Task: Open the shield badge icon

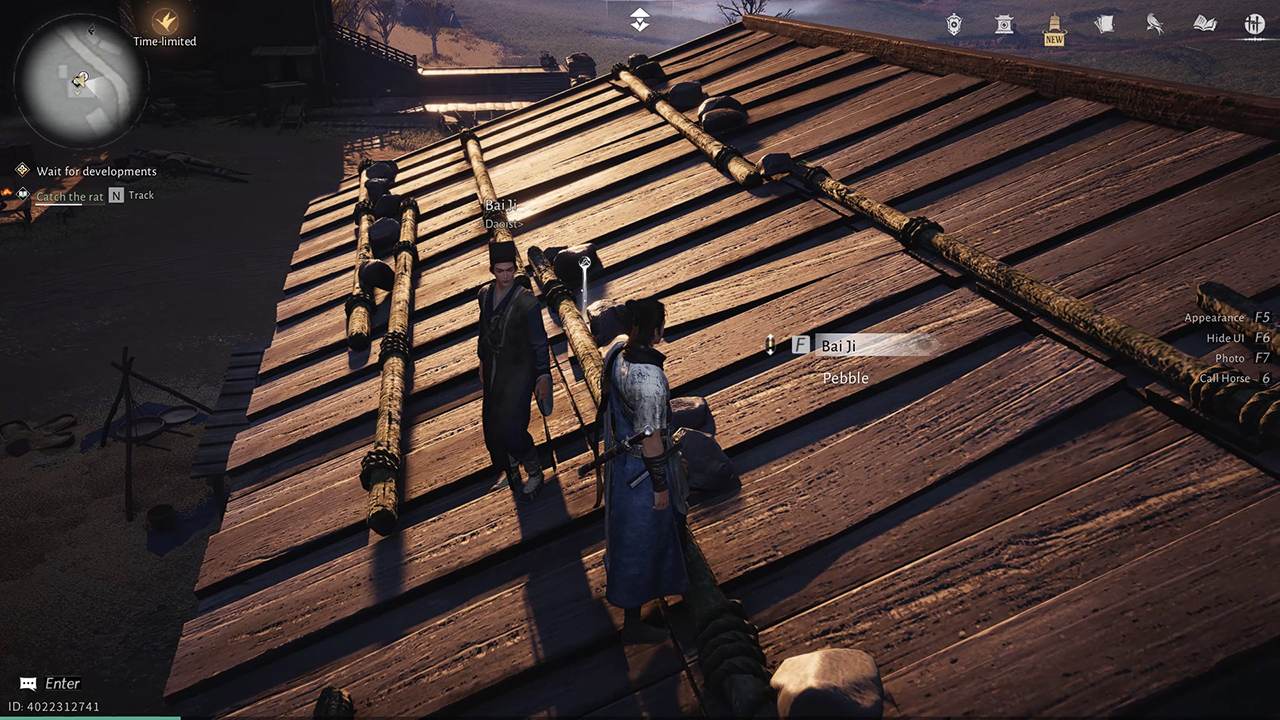Action: pos(955,25)
